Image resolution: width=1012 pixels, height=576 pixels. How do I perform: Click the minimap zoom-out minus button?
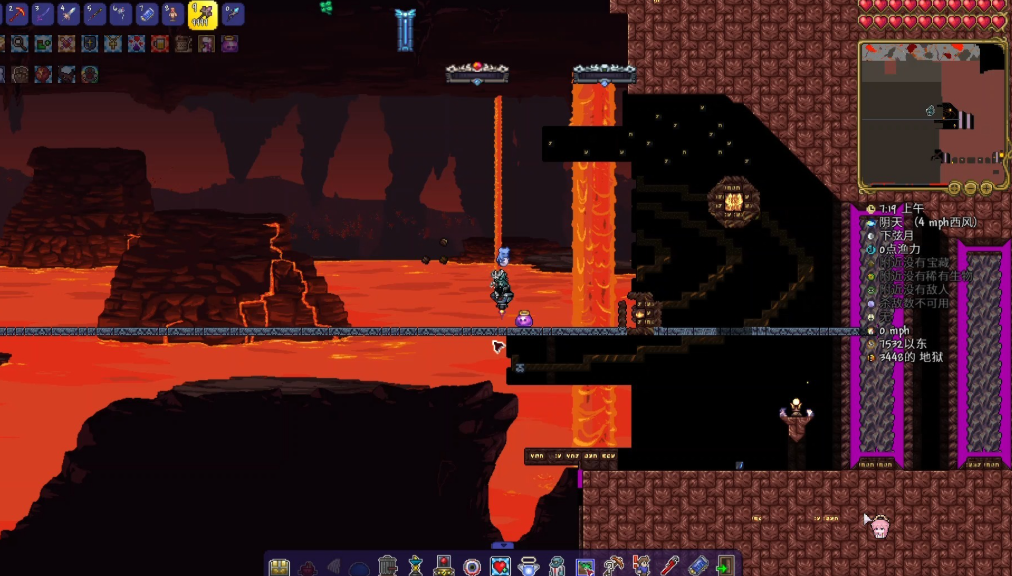pyautogui.click(x=970, y=188)
